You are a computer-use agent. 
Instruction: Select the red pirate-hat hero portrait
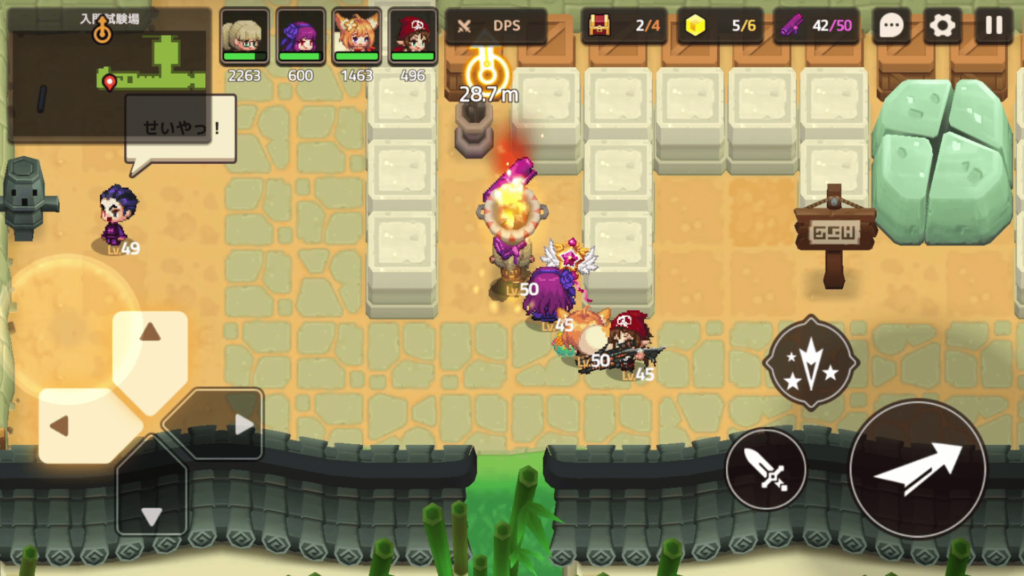point(412,37)
